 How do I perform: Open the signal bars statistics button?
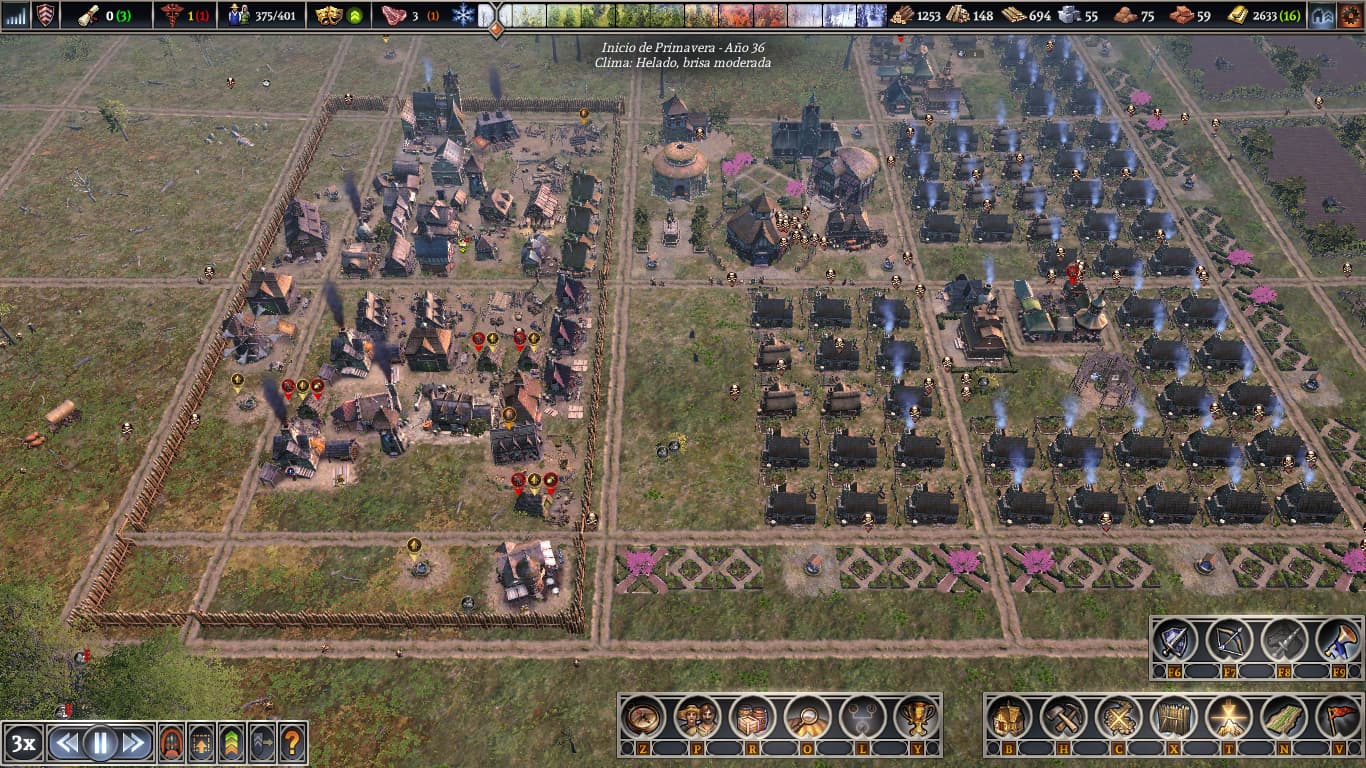[16, 15]
